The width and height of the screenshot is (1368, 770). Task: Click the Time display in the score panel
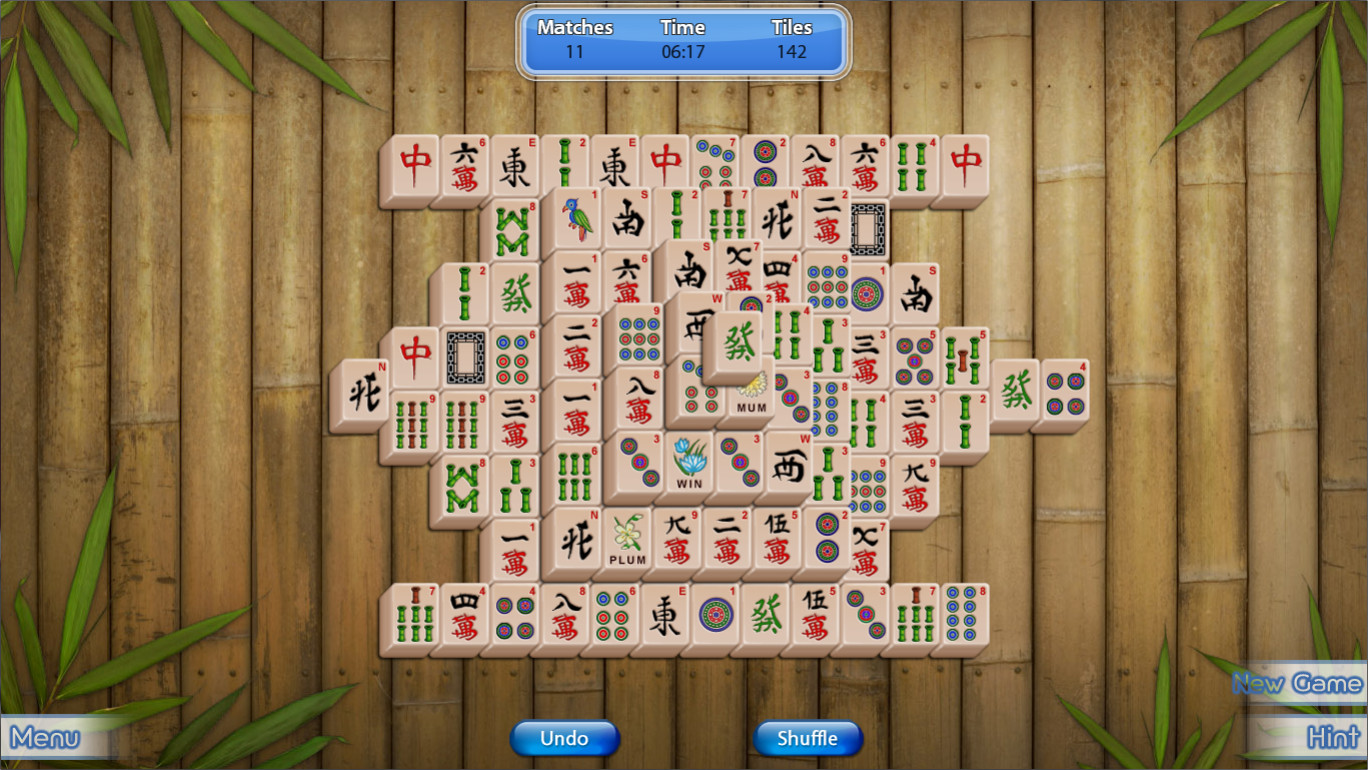[683, 40]
